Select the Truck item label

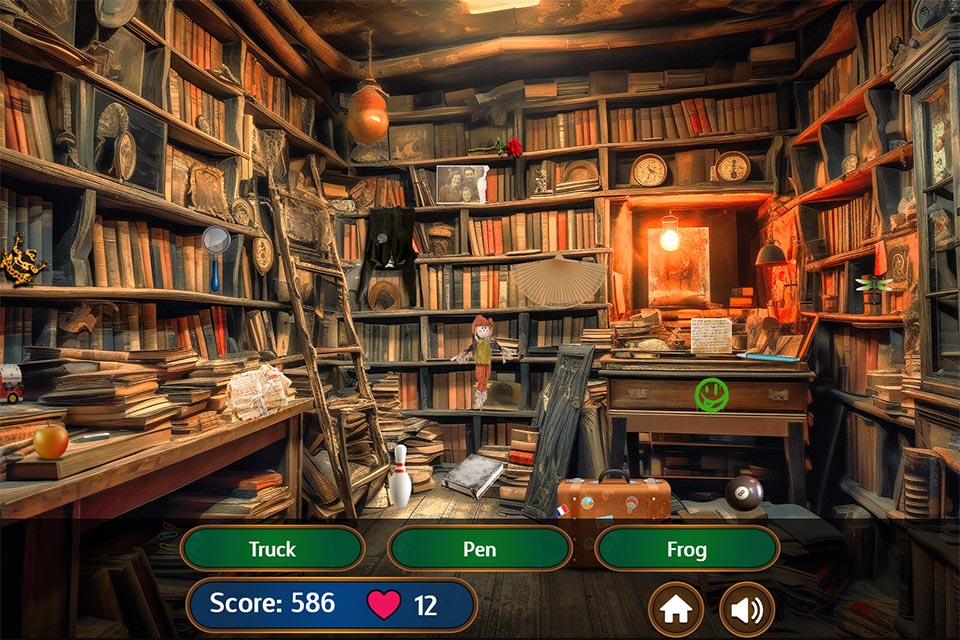(272, 549)
